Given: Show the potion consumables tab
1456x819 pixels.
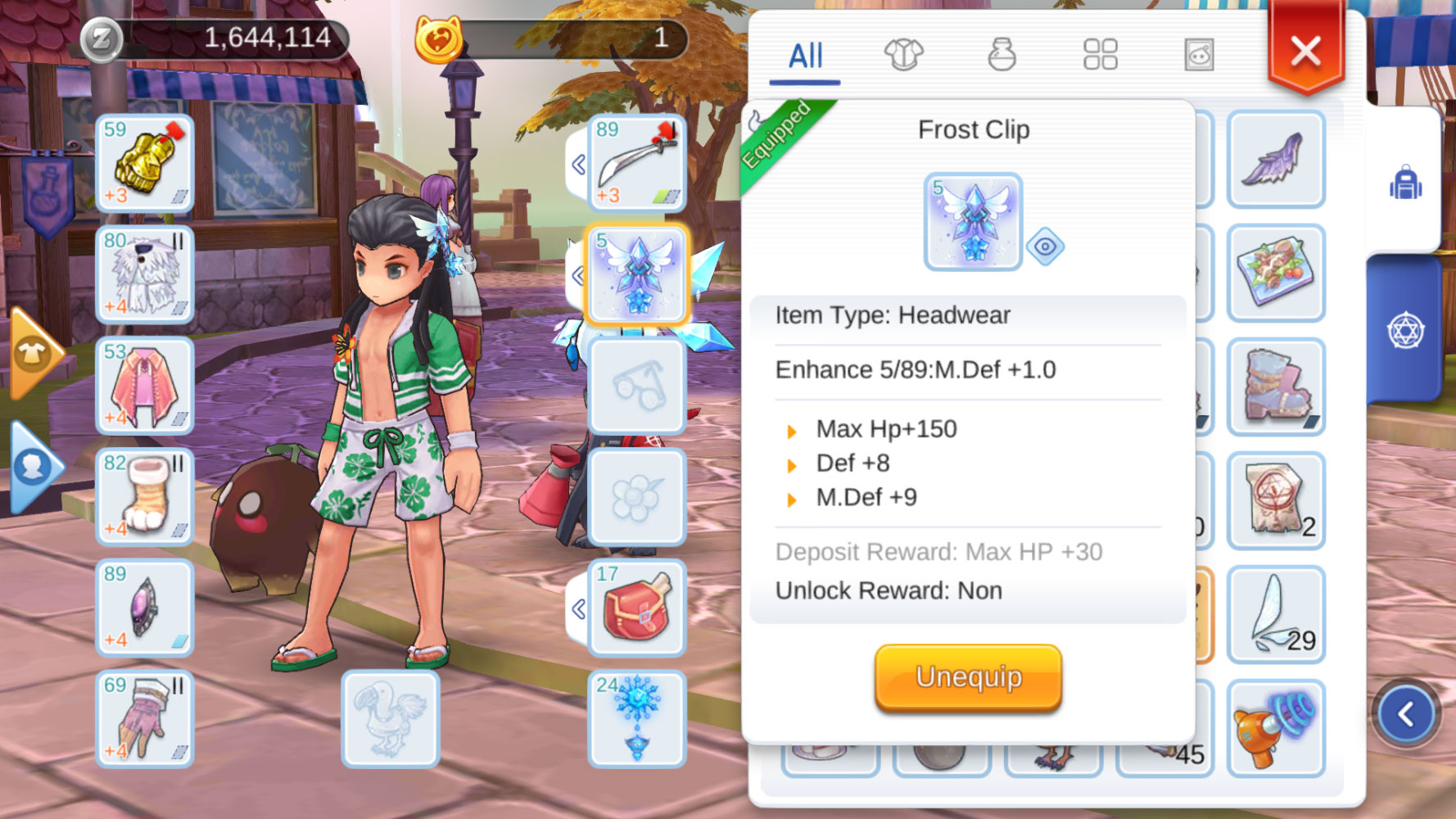Looking at the screenshot, I should [x=1002, y=55].
